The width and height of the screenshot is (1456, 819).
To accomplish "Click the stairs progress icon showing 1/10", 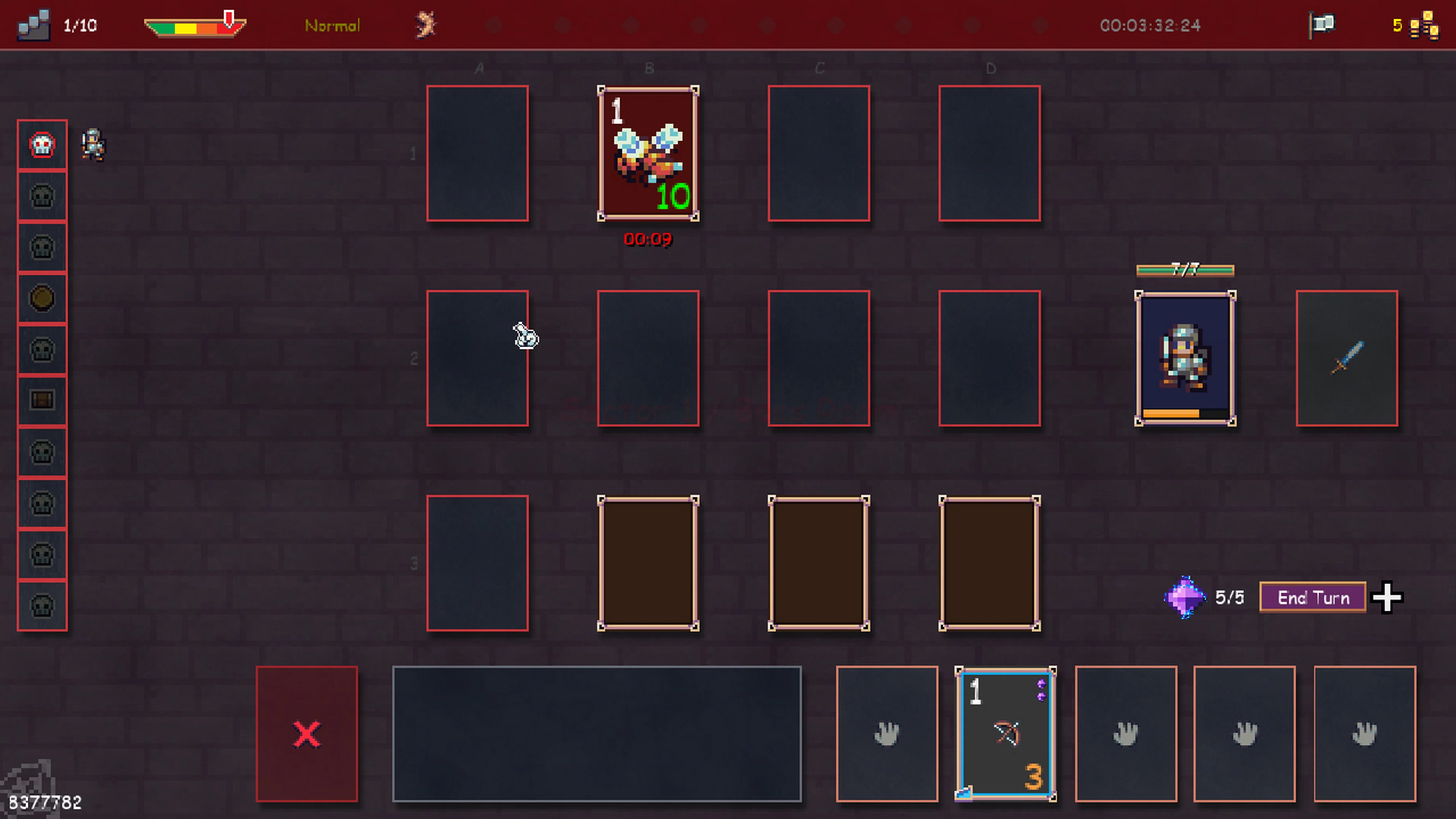I will tap(34, 25).
